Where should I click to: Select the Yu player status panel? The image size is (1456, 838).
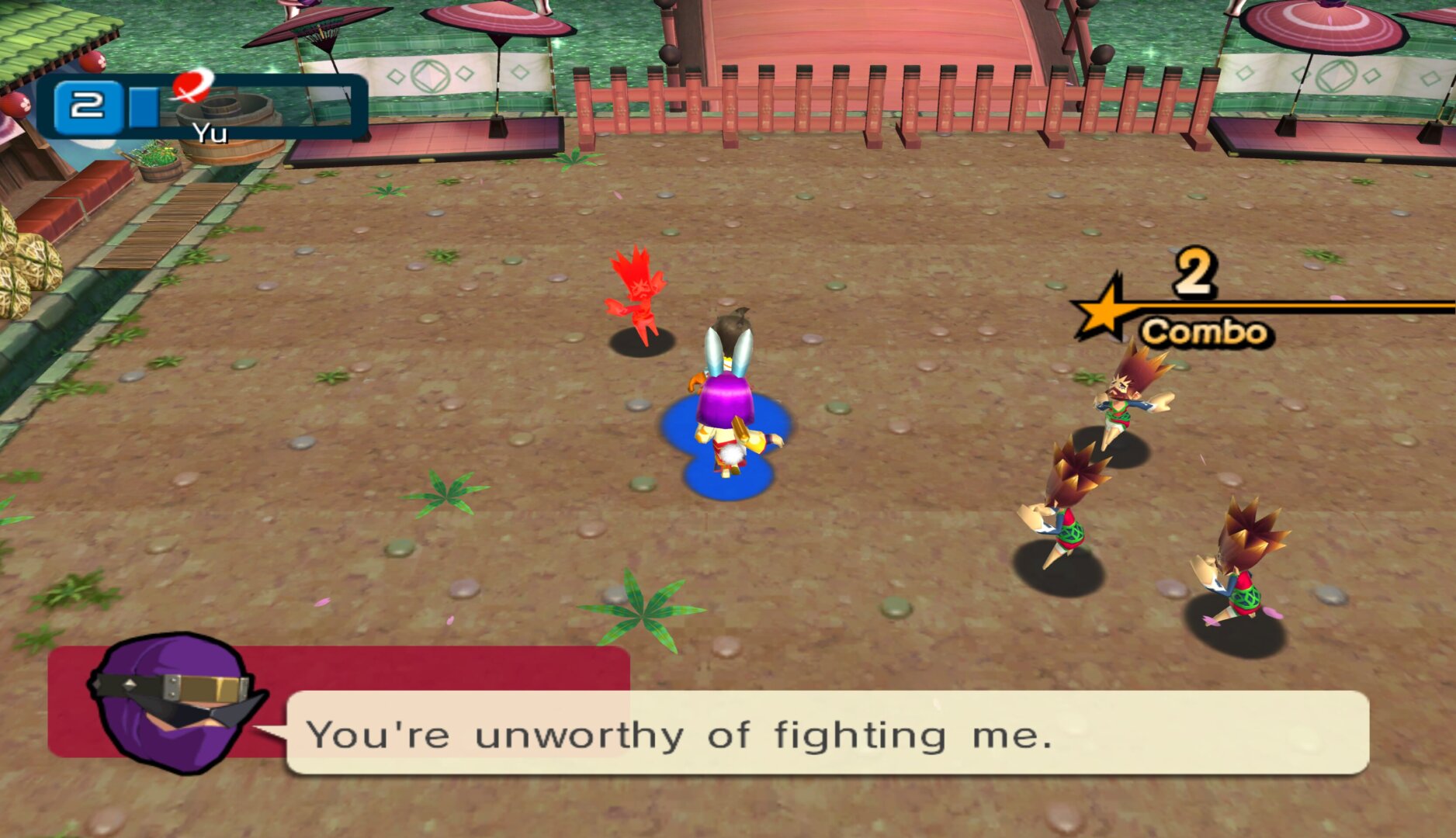click(201, 107)
